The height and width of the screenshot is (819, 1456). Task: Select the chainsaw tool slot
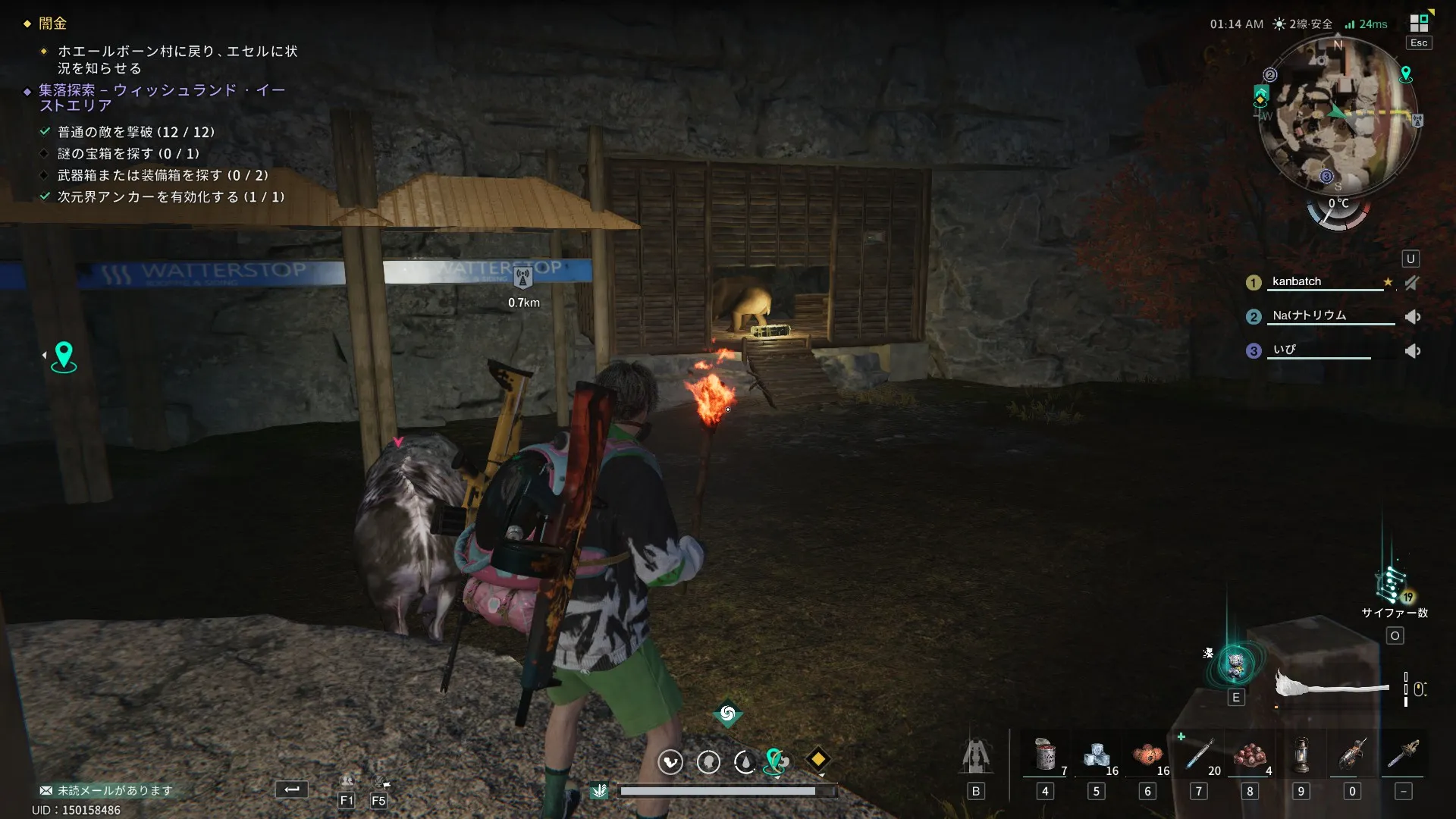[1404, 755]
